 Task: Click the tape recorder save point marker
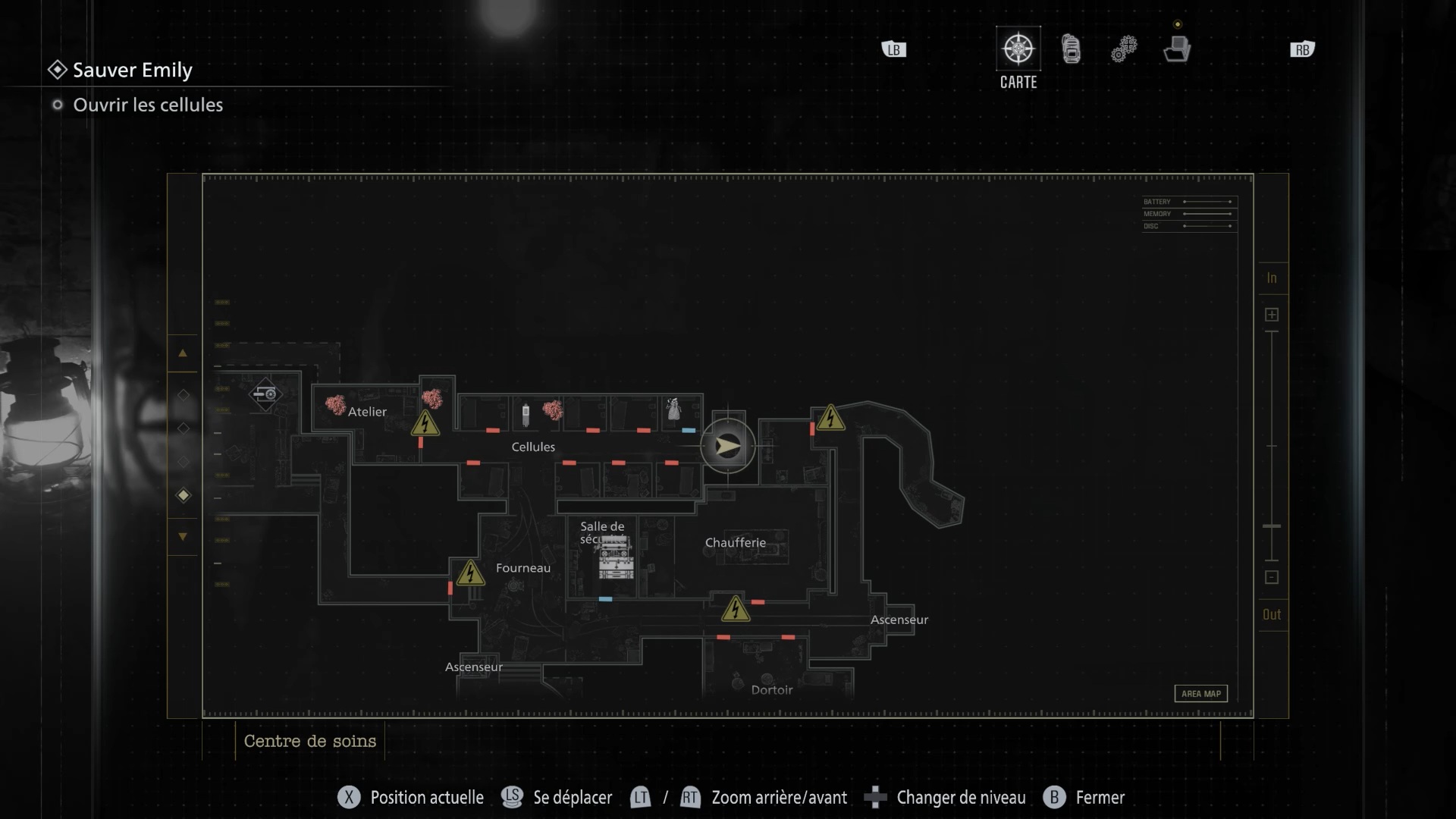coord(265,394)
